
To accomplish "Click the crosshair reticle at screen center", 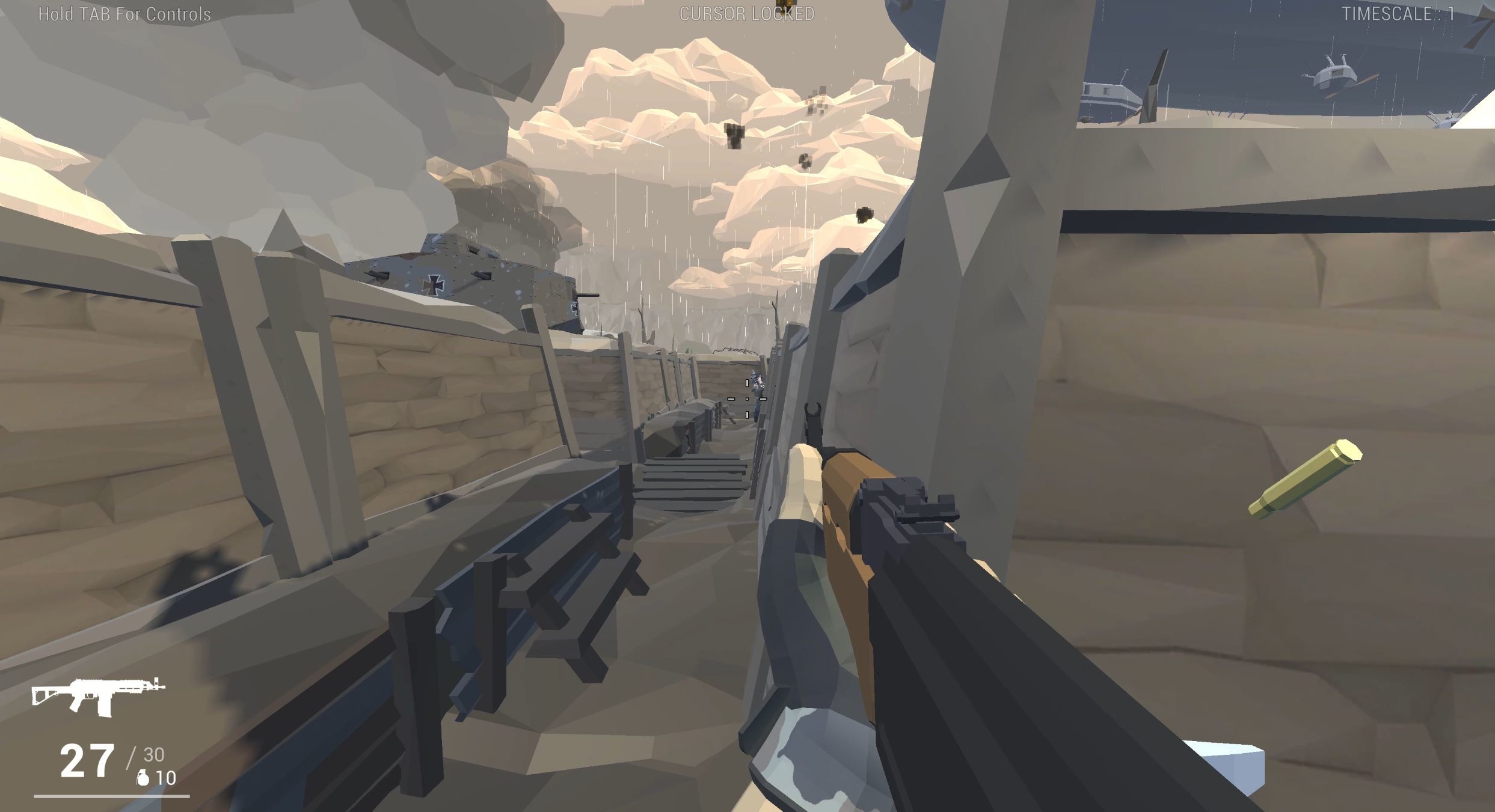I will pyautogui.click(x=748, y=398).
